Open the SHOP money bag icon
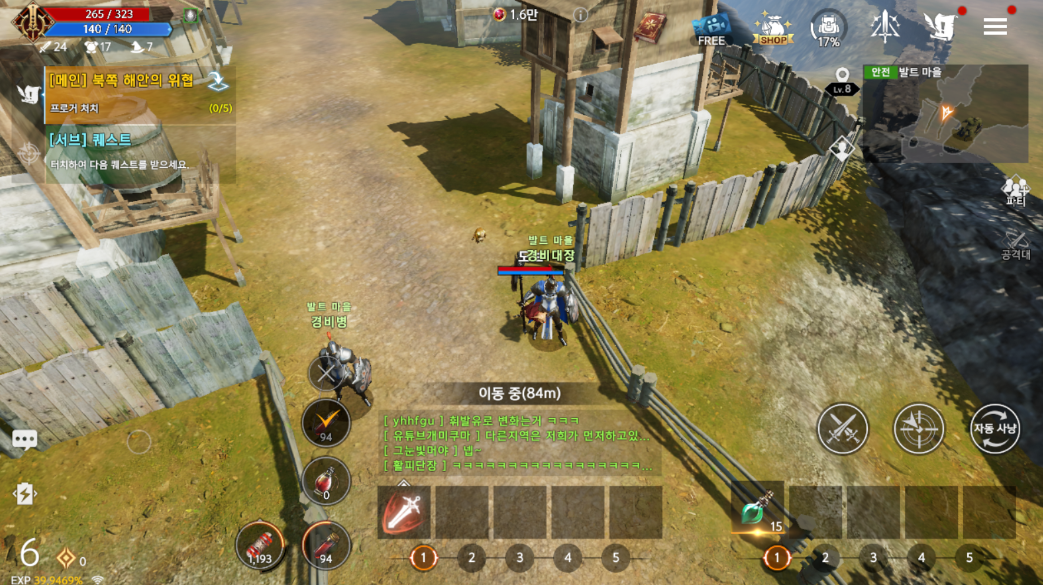1043x585 pixels. click(x=772, y=29)
